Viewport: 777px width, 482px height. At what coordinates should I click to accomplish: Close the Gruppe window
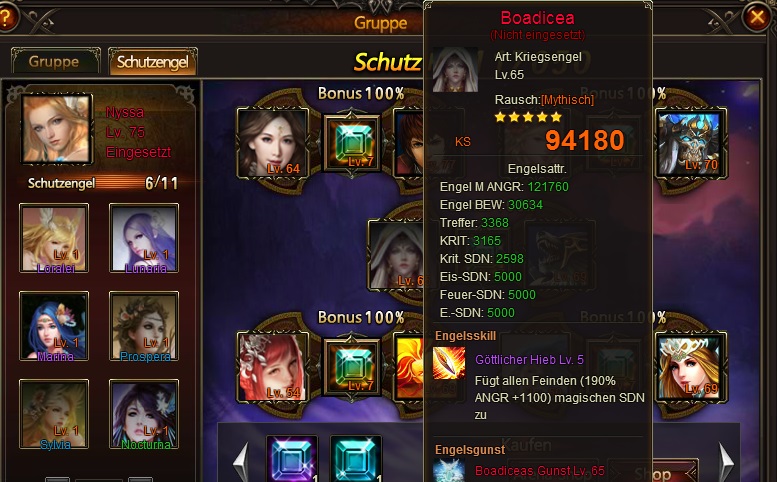click(757, 17)
